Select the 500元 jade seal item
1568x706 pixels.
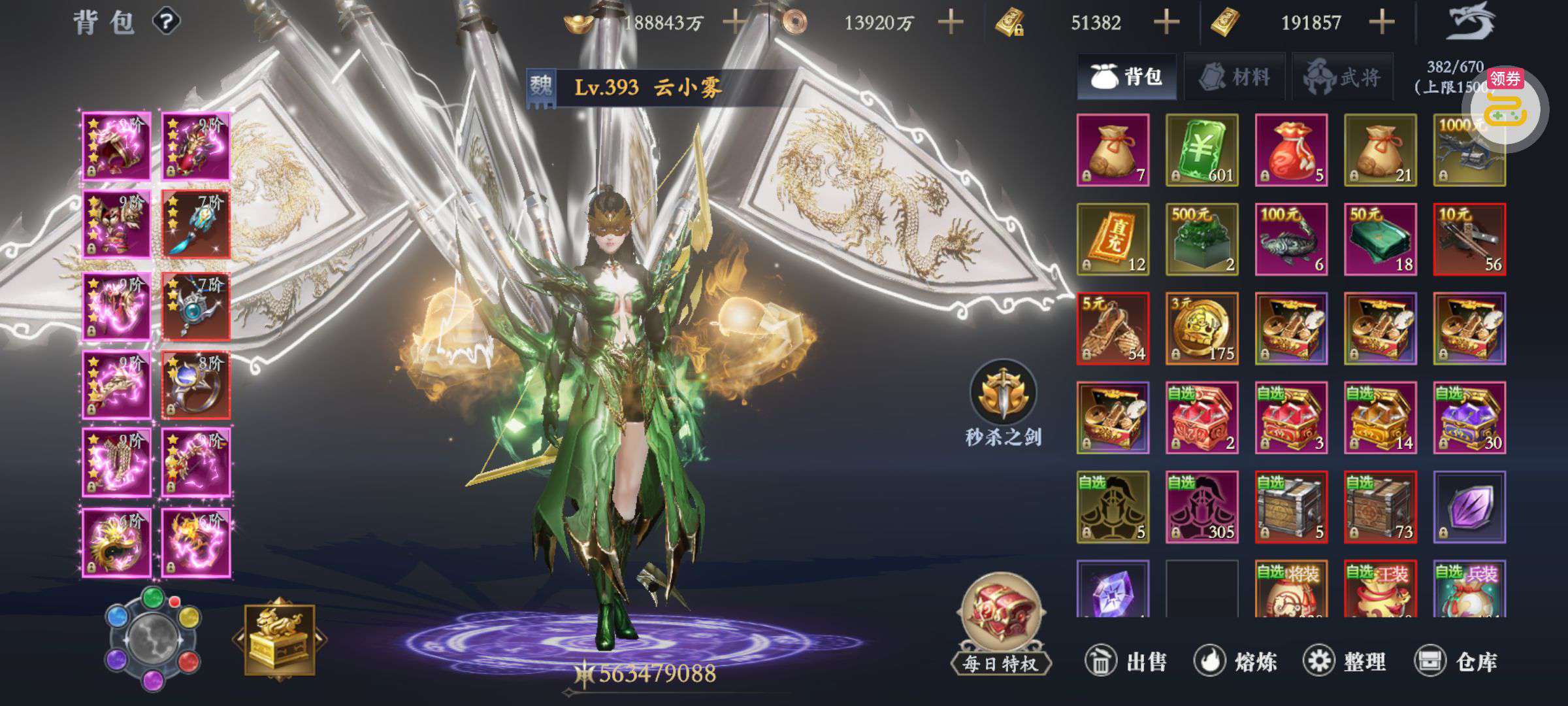pos(1201,239)
